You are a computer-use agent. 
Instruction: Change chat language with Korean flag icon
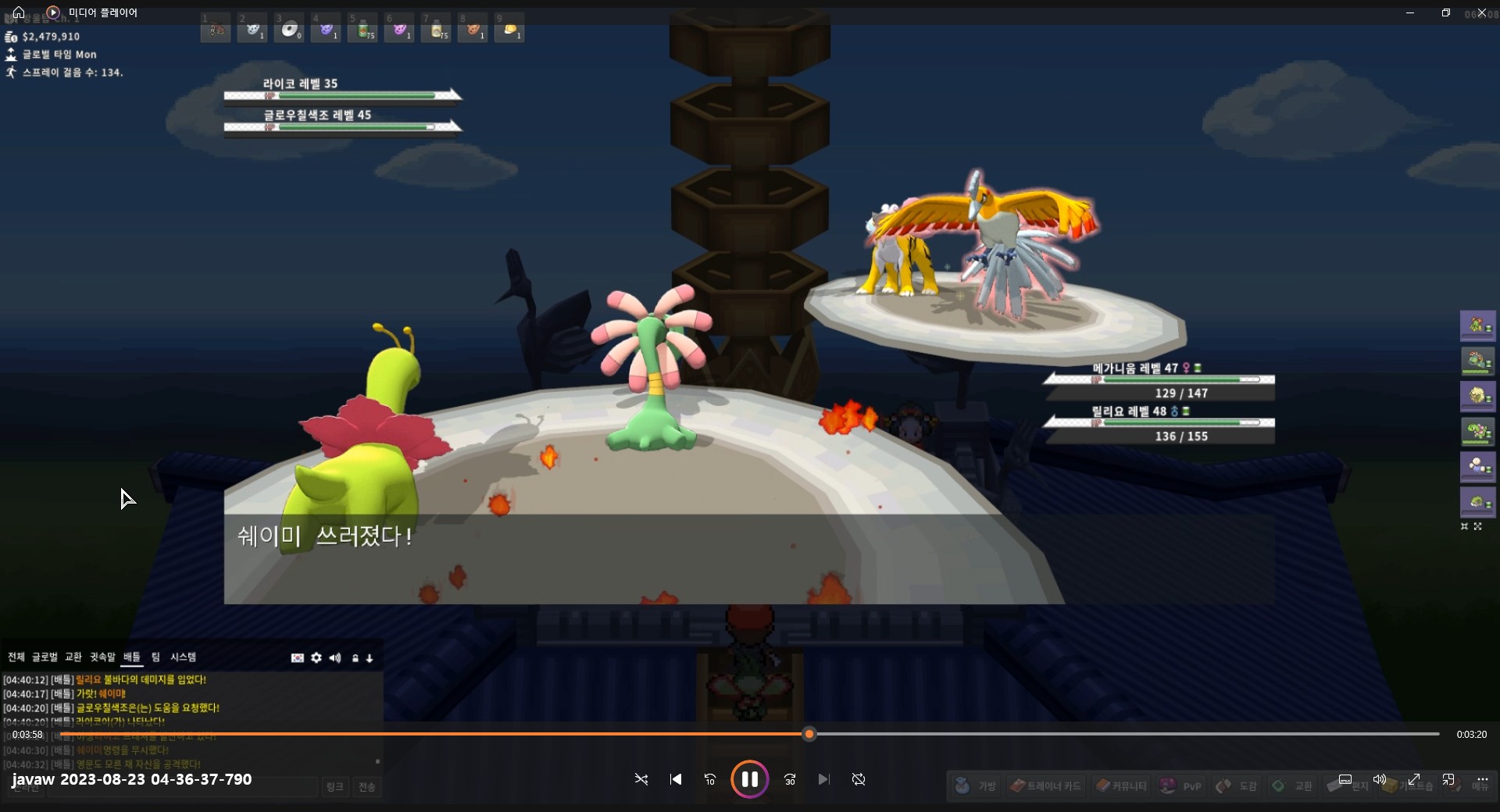click(x=298, y=658)
